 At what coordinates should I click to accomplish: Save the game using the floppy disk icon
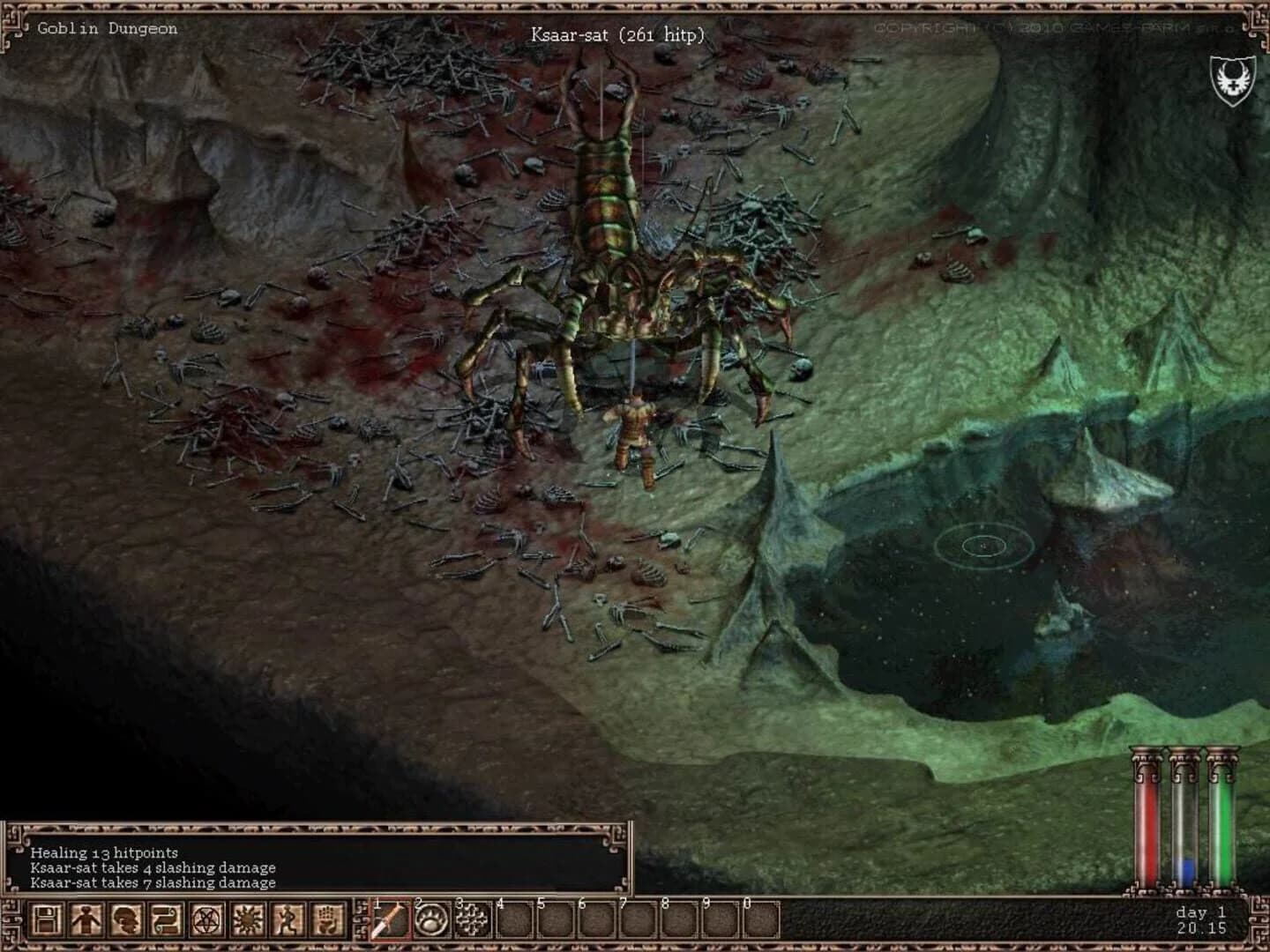click(46, 922)
